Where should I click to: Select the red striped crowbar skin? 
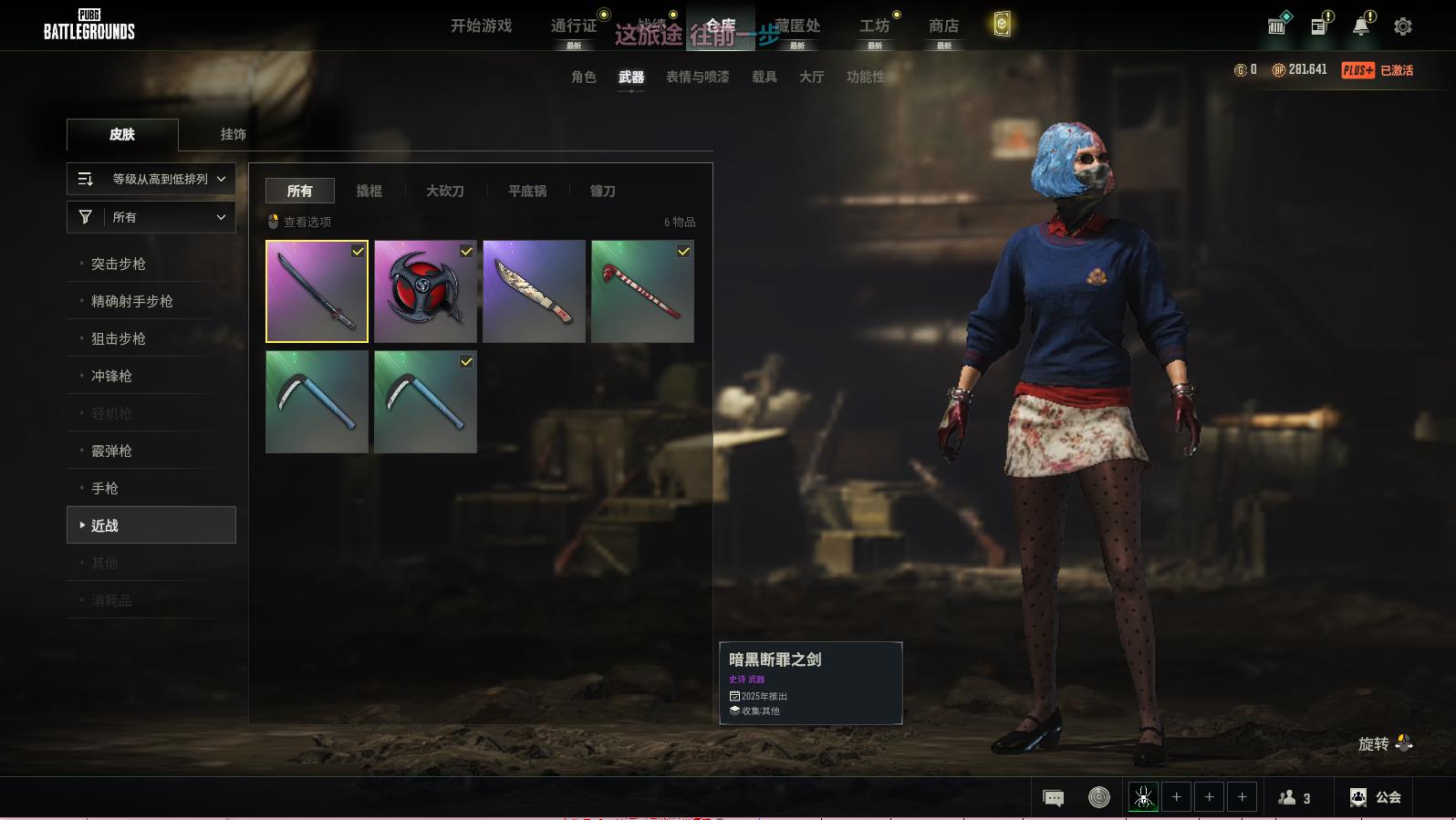click(642, 292)
